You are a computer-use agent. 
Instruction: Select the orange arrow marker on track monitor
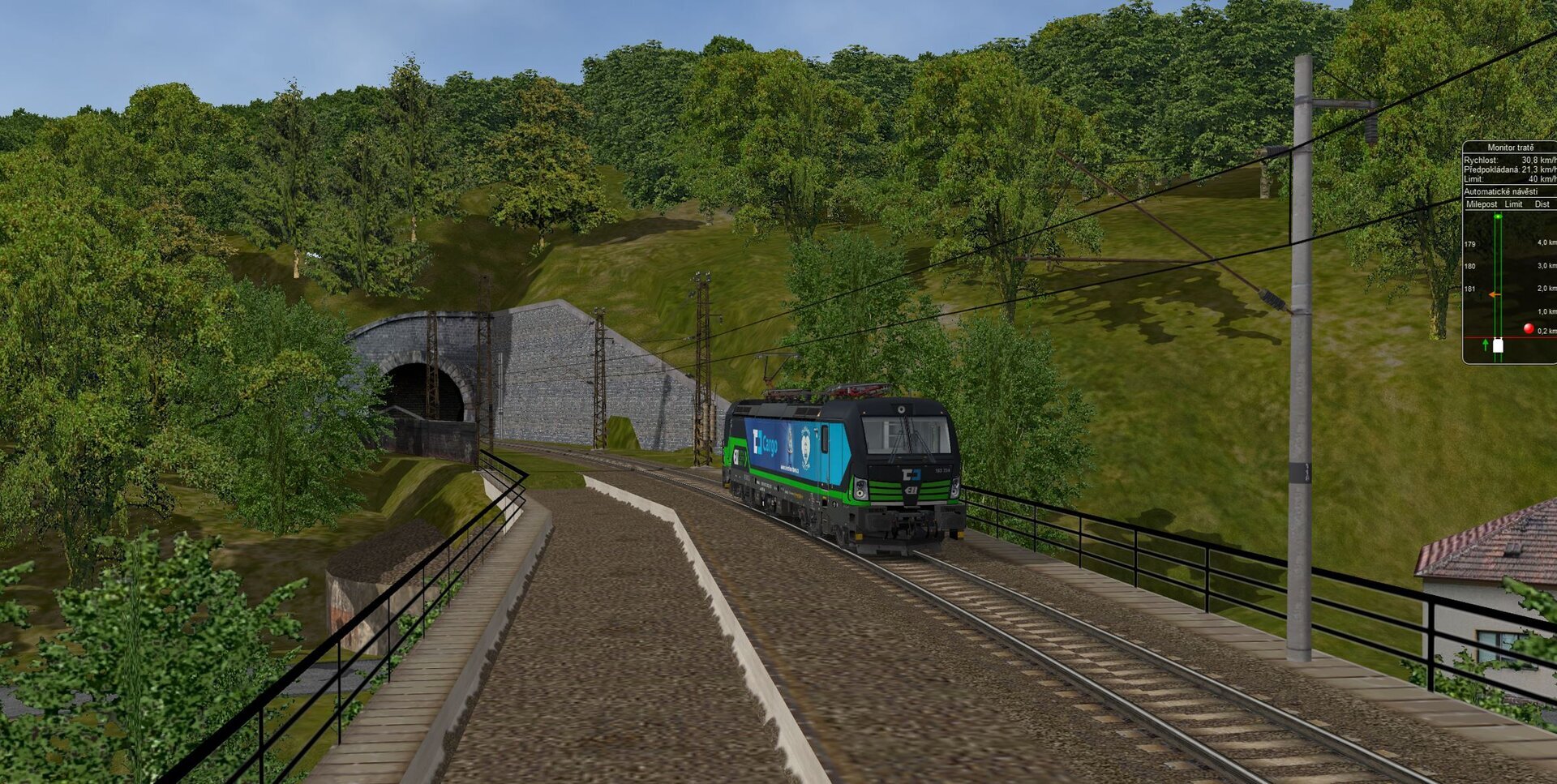1494,294
